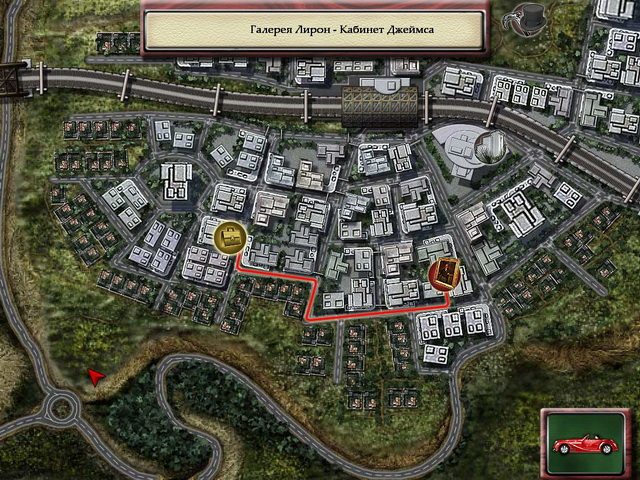Choose the red painting gallery marker
Image resolution: width=640 pixels, height=480 pixels.
pos(446,273)
